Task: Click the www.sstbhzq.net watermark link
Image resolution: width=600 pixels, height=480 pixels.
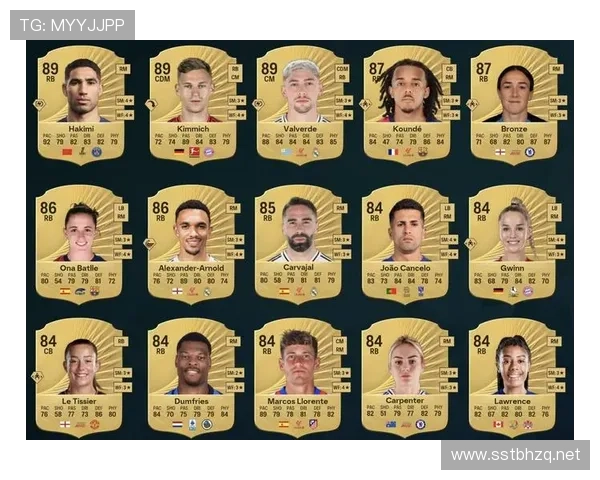Action: pyautogui.click(x=515, y=455)
